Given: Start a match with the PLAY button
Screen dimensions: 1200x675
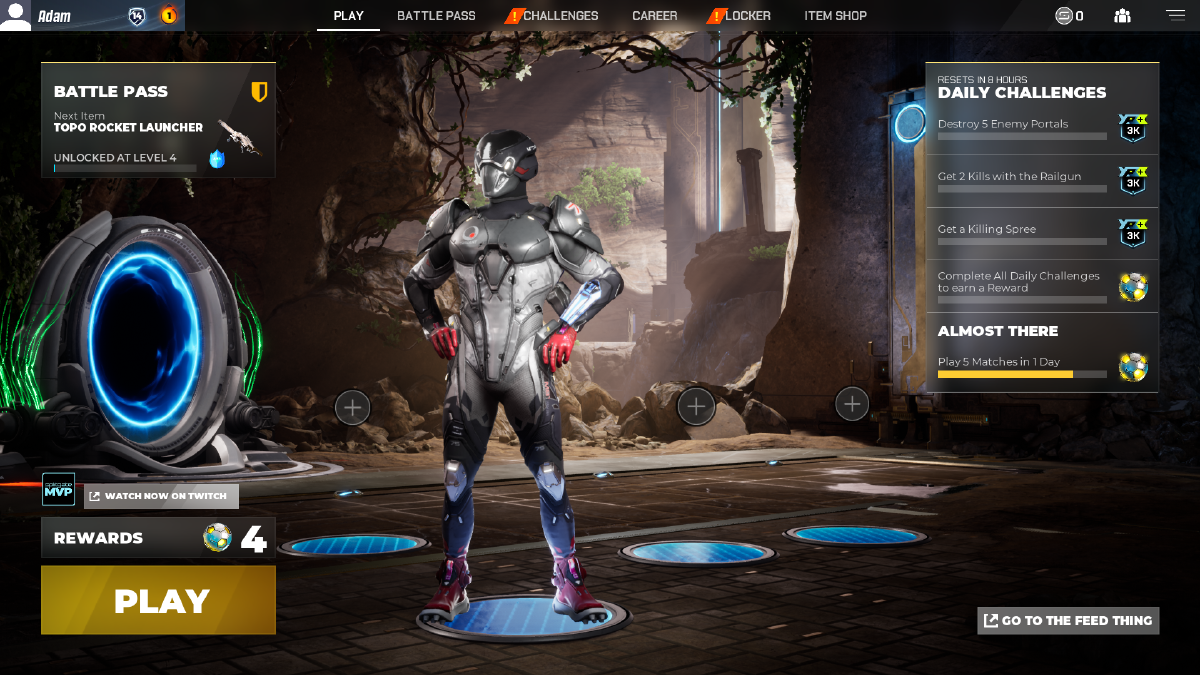Looking at the screenshot, I should [x=158, y=600].
